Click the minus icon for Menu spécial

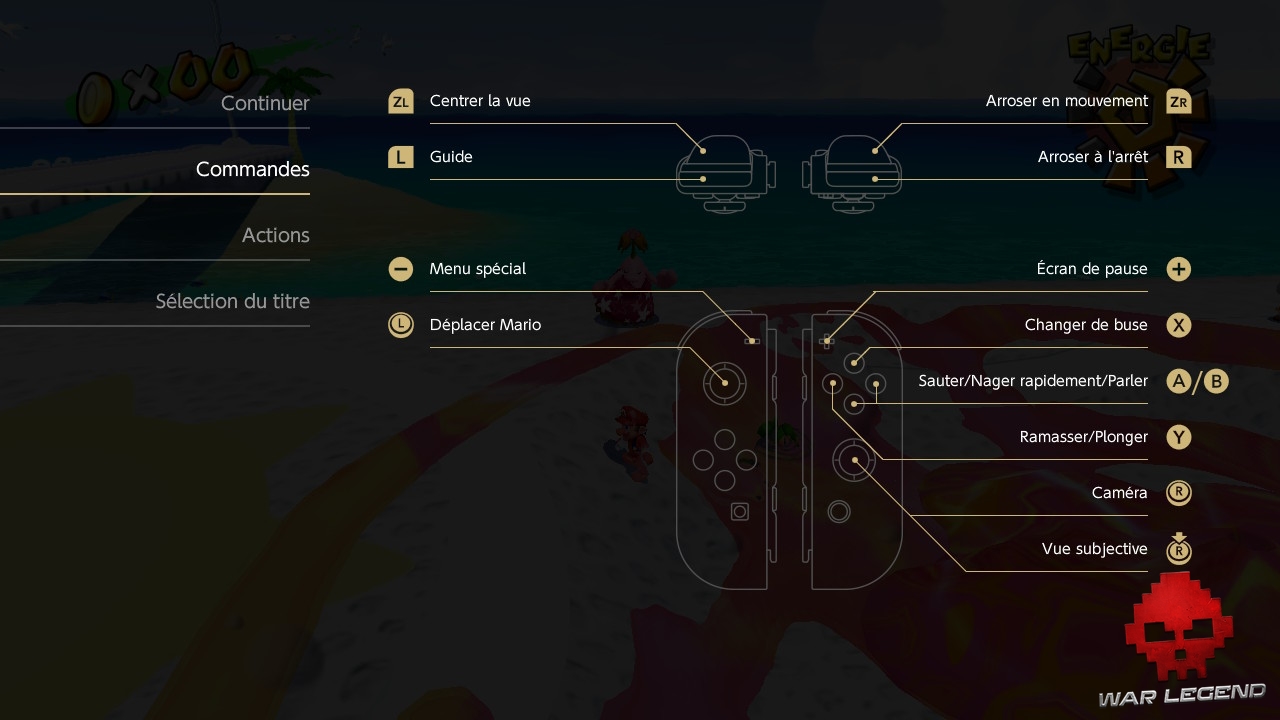400,269
